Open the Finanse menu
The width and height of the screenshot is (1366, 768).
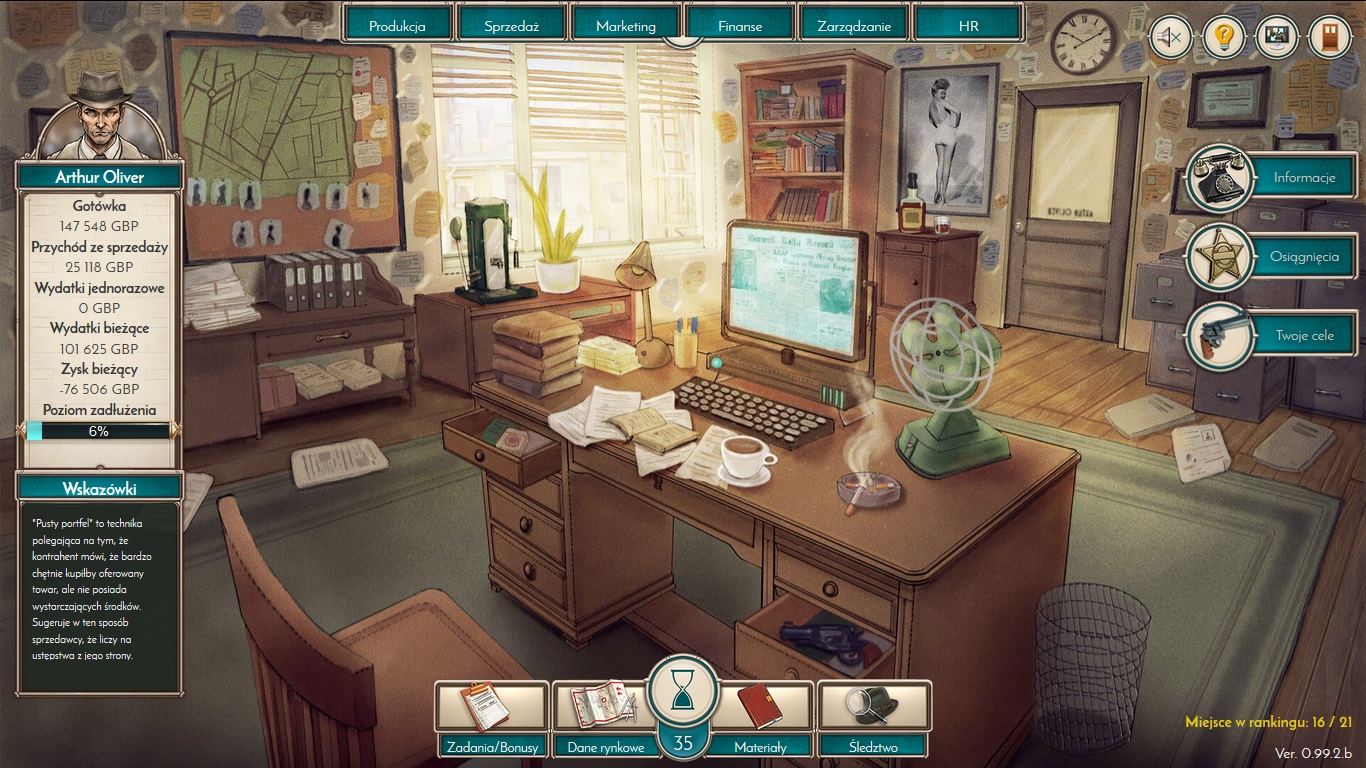point(740,25)
